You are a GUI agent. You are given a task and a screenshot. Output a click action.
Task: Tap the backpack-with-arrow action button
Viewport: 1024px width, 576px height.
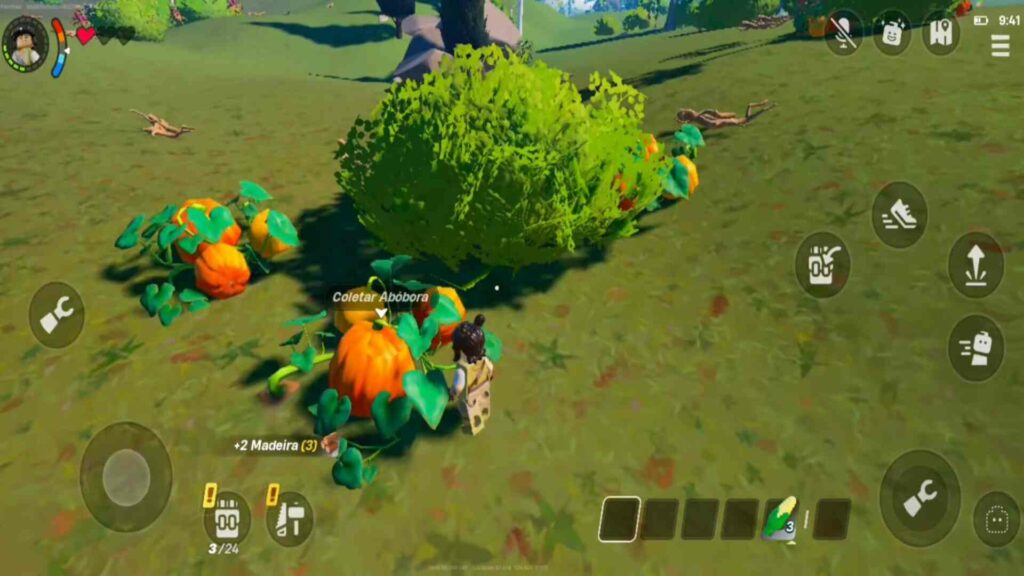coord(822,265)
